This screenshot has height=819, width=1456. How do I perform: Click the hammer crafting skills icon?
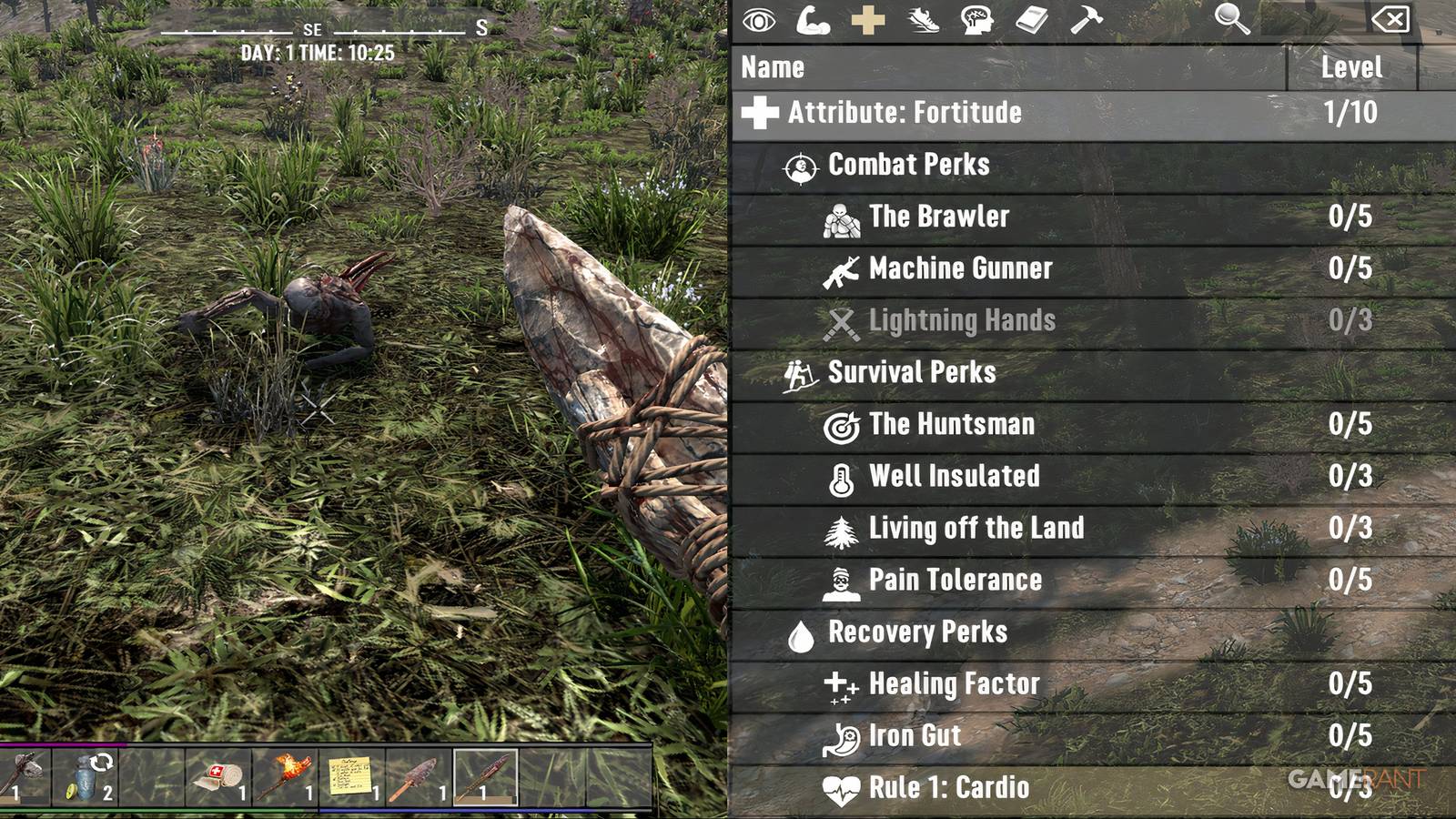[1089, 22]
